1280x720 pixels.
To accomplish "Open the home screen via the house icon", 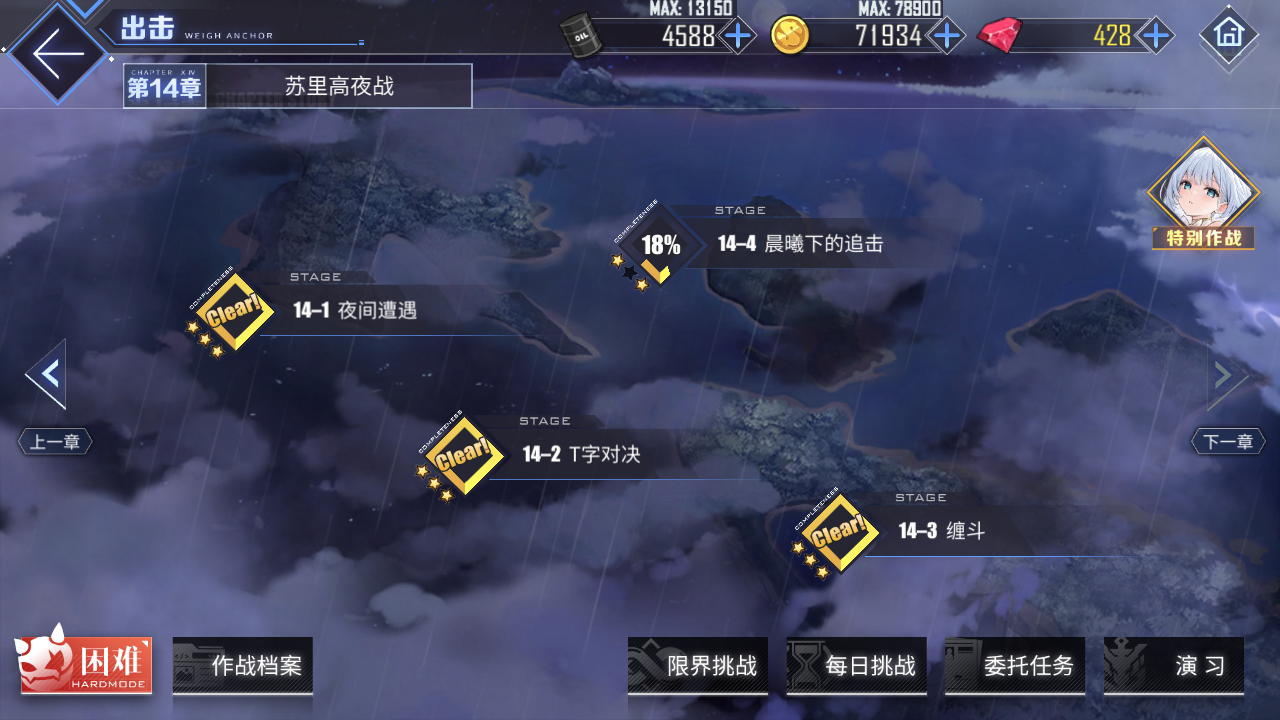I will point(1228,35).
